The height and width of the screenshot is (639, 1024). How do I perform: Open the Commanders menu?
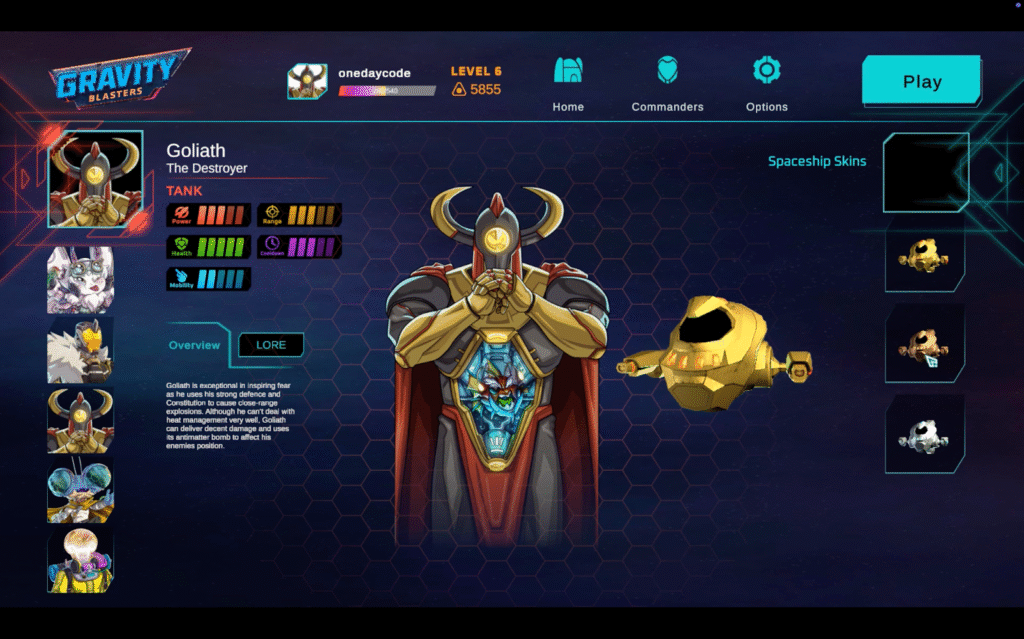pos(667,84)
